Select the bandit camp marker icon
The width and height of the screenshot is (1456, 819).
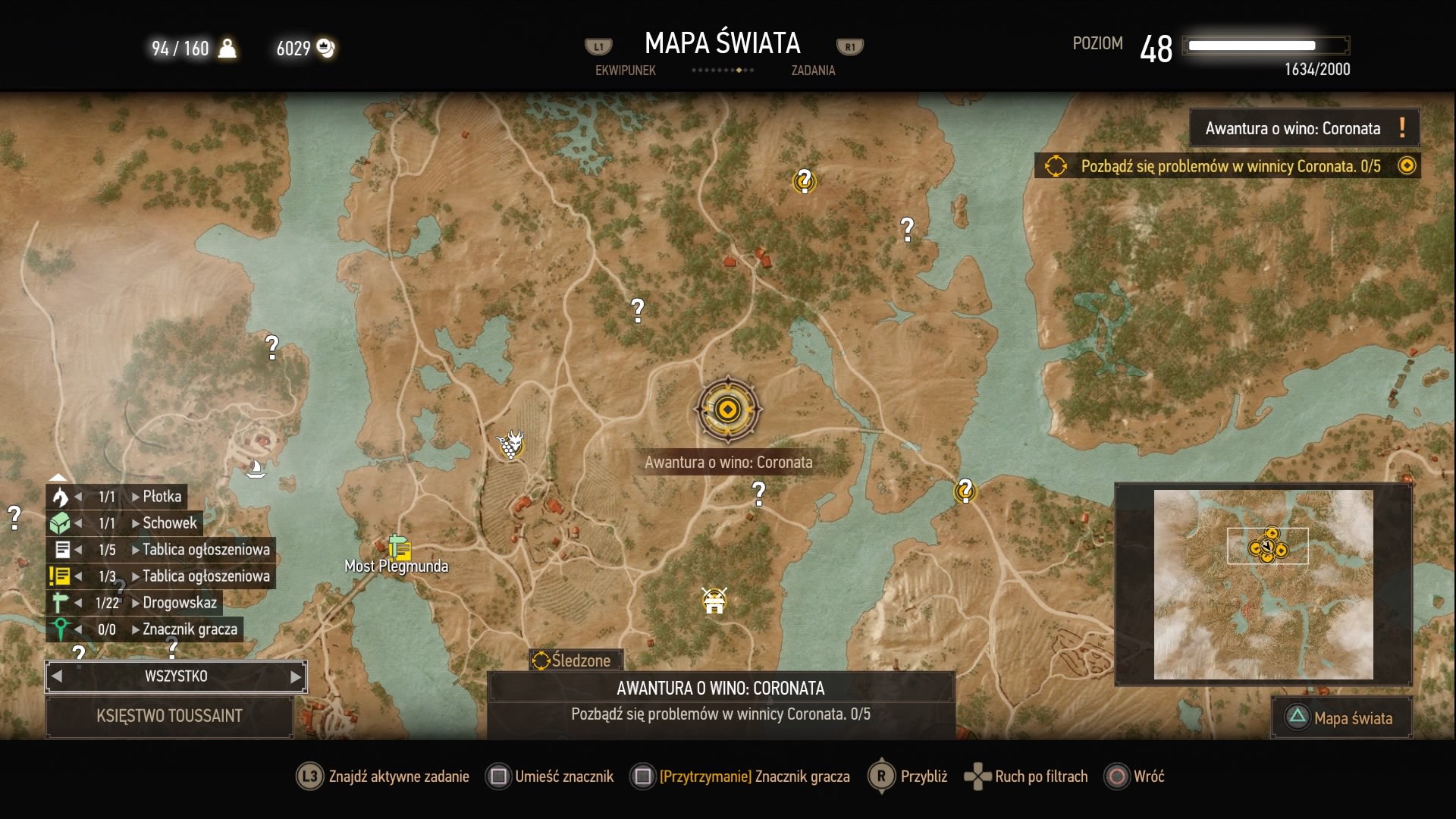coord(714,601)
